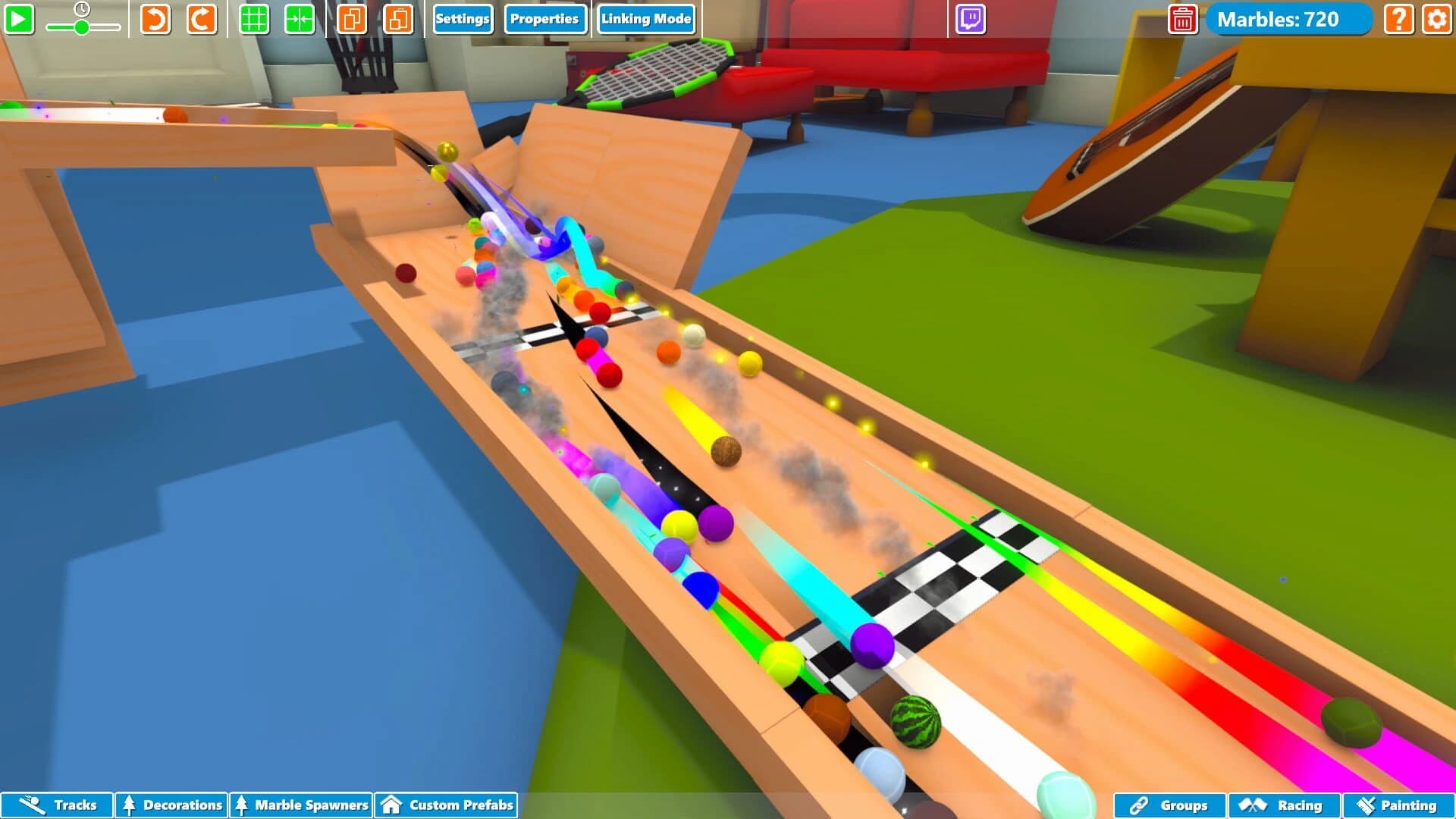Adjust the simulation speed slider
The width and height of the screenshot is (1456, 819).
pyautogui.click(x=82, y=27)
